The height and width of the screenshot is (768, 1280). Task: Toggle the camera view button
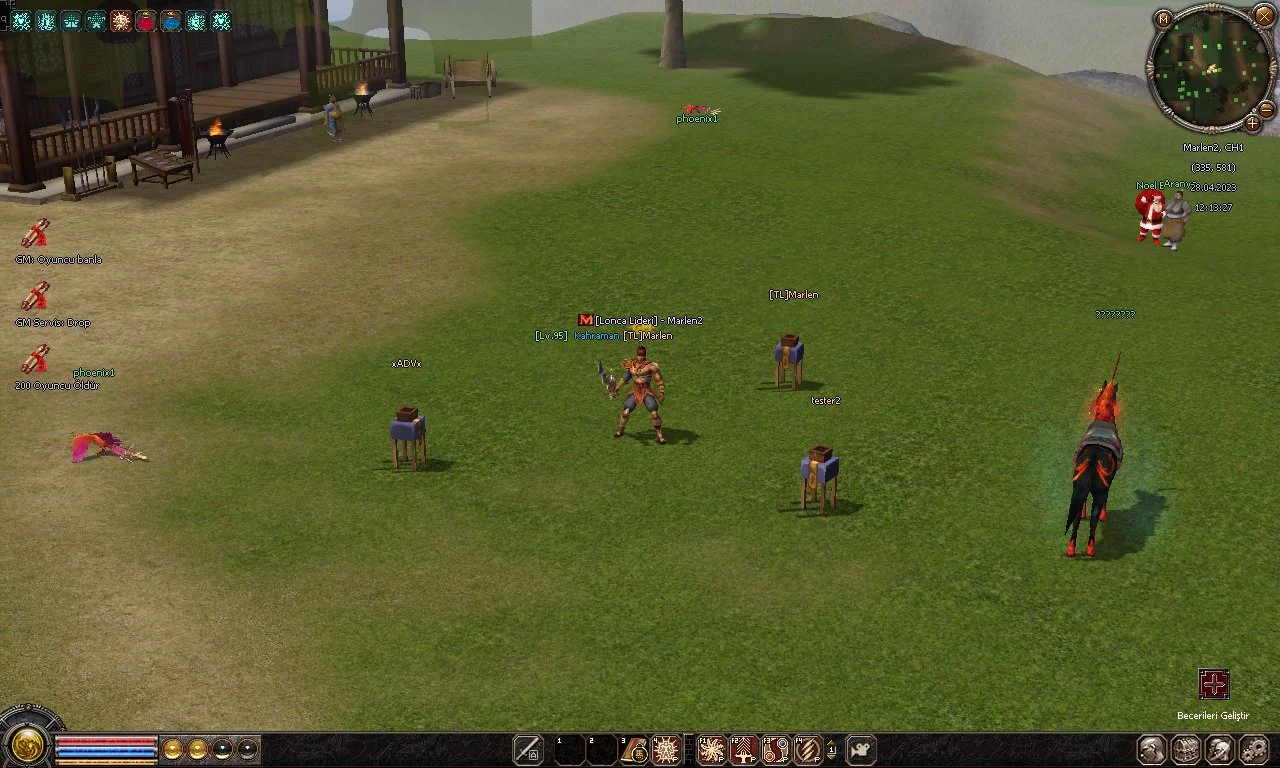(860, 749)
